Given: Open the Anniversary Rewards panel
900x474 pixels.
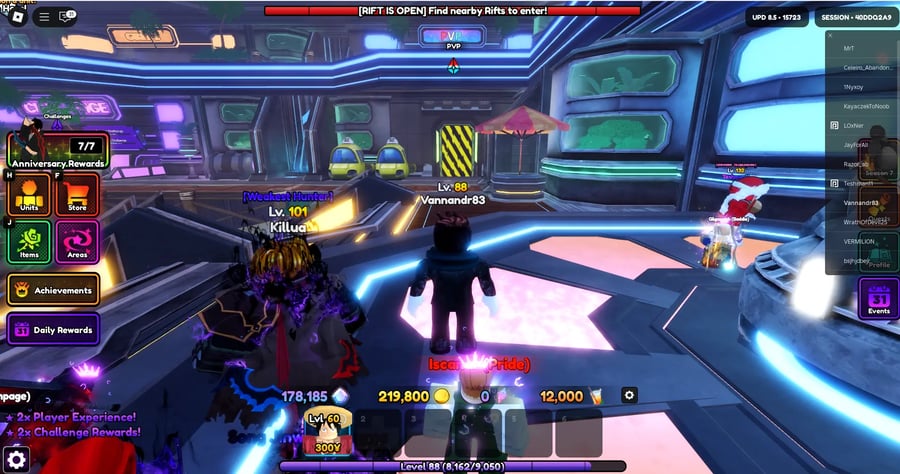Looking at the screenshot, I should coord(56,150).
